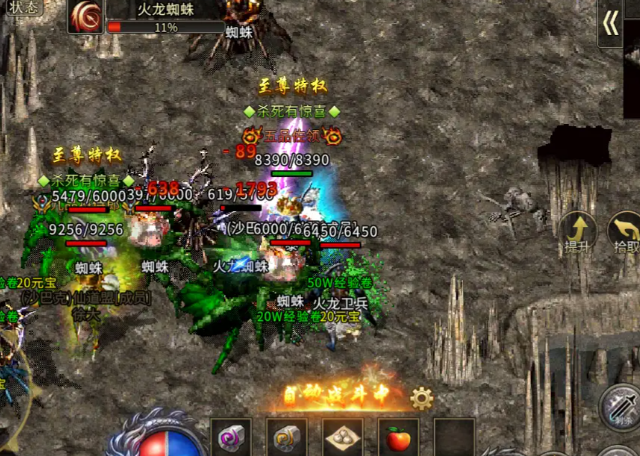Select the 火龙蜘蛛 target portrait icon

pyautogui.click(x=86, y=18)
